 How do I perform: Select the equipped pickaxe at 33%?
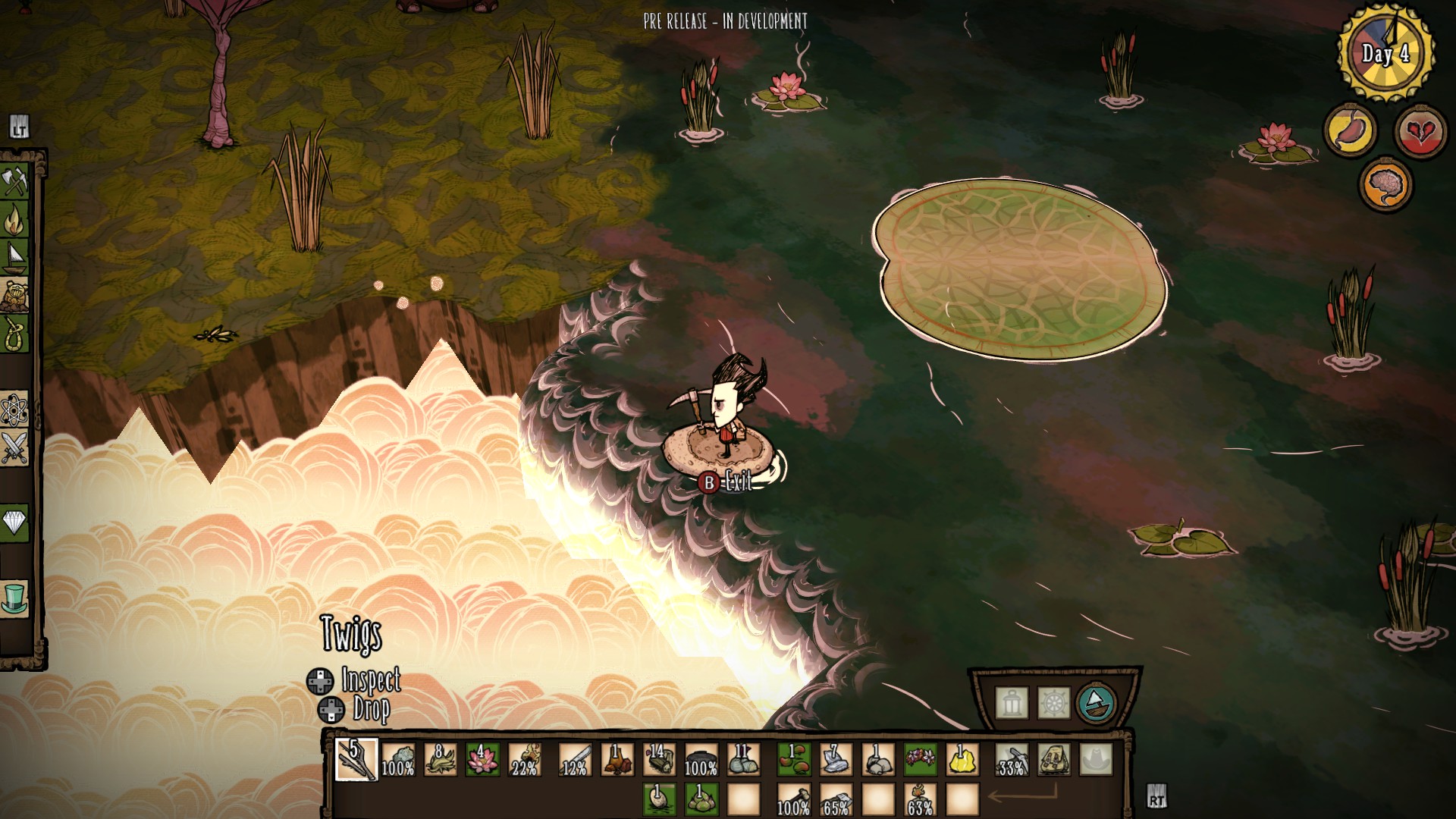coord(1012,758)
